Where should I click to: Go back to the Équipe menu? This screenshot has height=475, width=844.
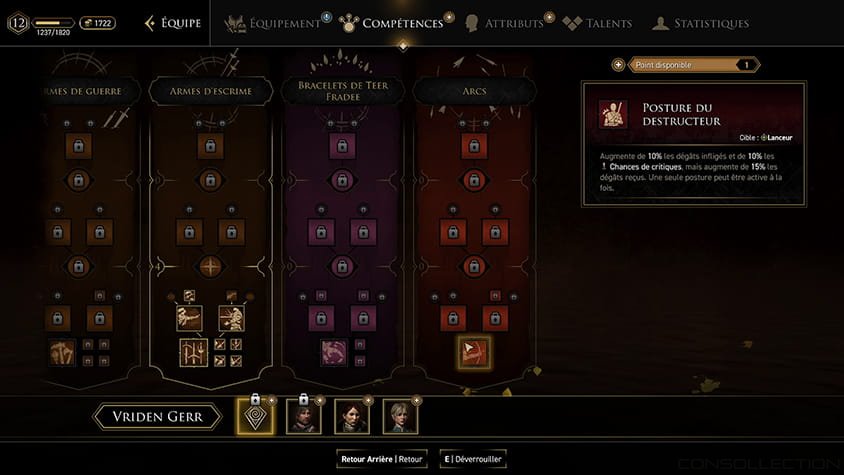pos(172,23)
